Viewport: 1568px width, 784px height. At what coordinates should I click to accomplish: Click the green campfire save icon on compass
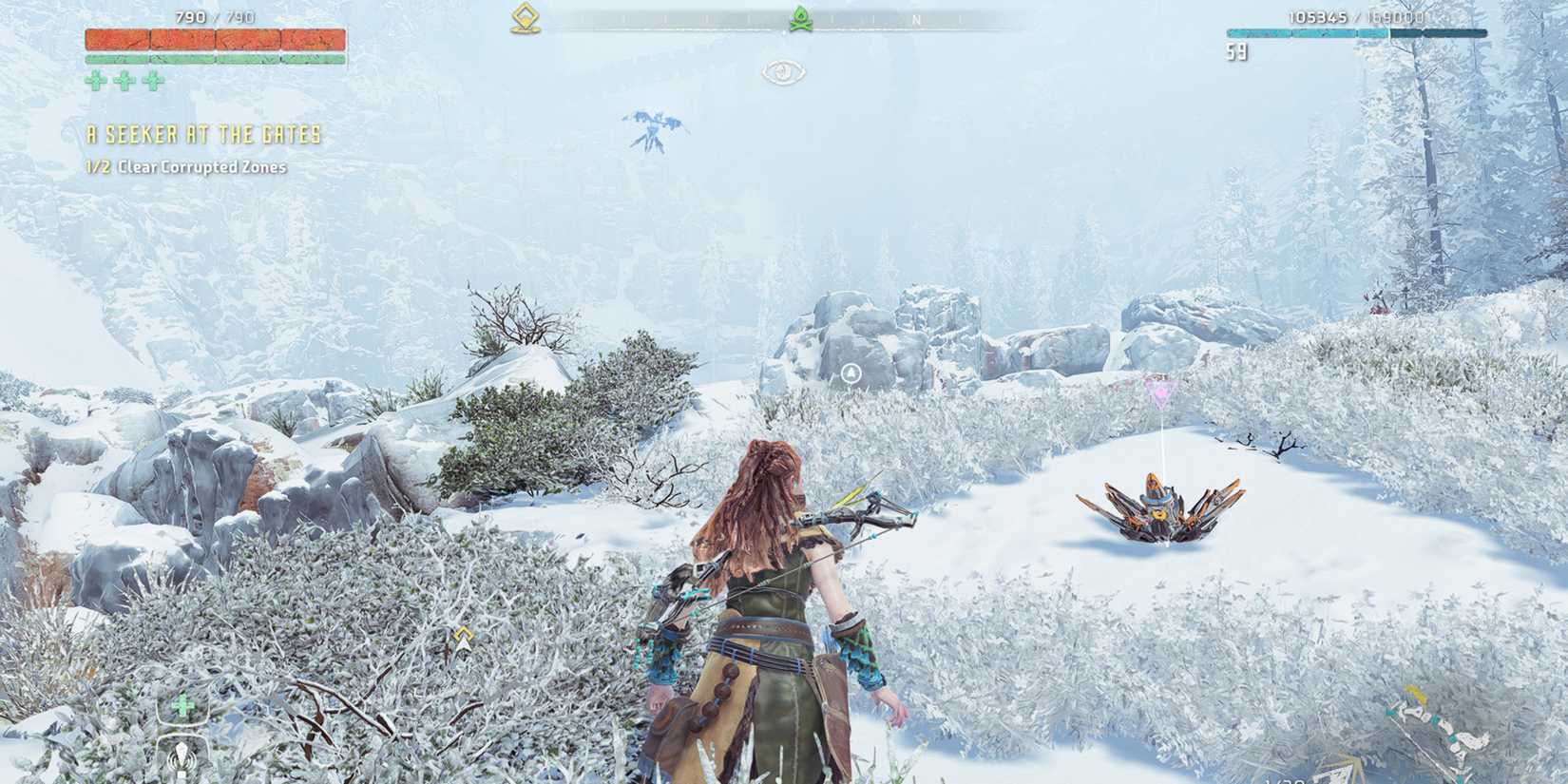(801, 16)
